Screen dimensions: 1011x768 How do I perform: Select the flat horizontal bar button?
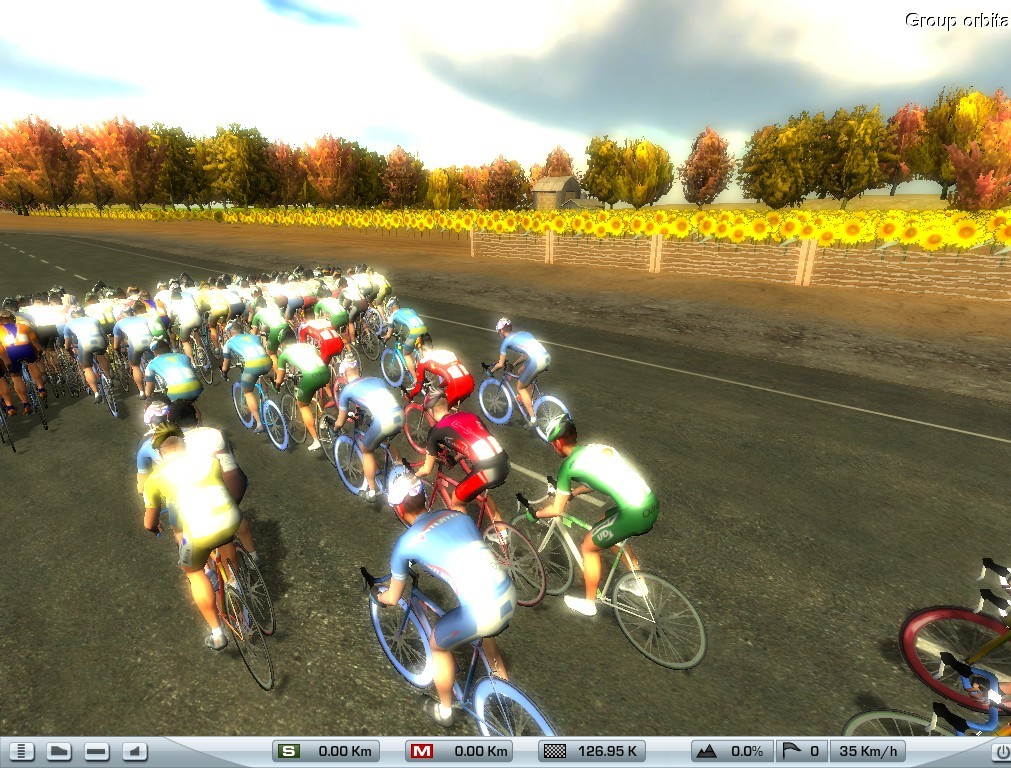tap(97, 751)
